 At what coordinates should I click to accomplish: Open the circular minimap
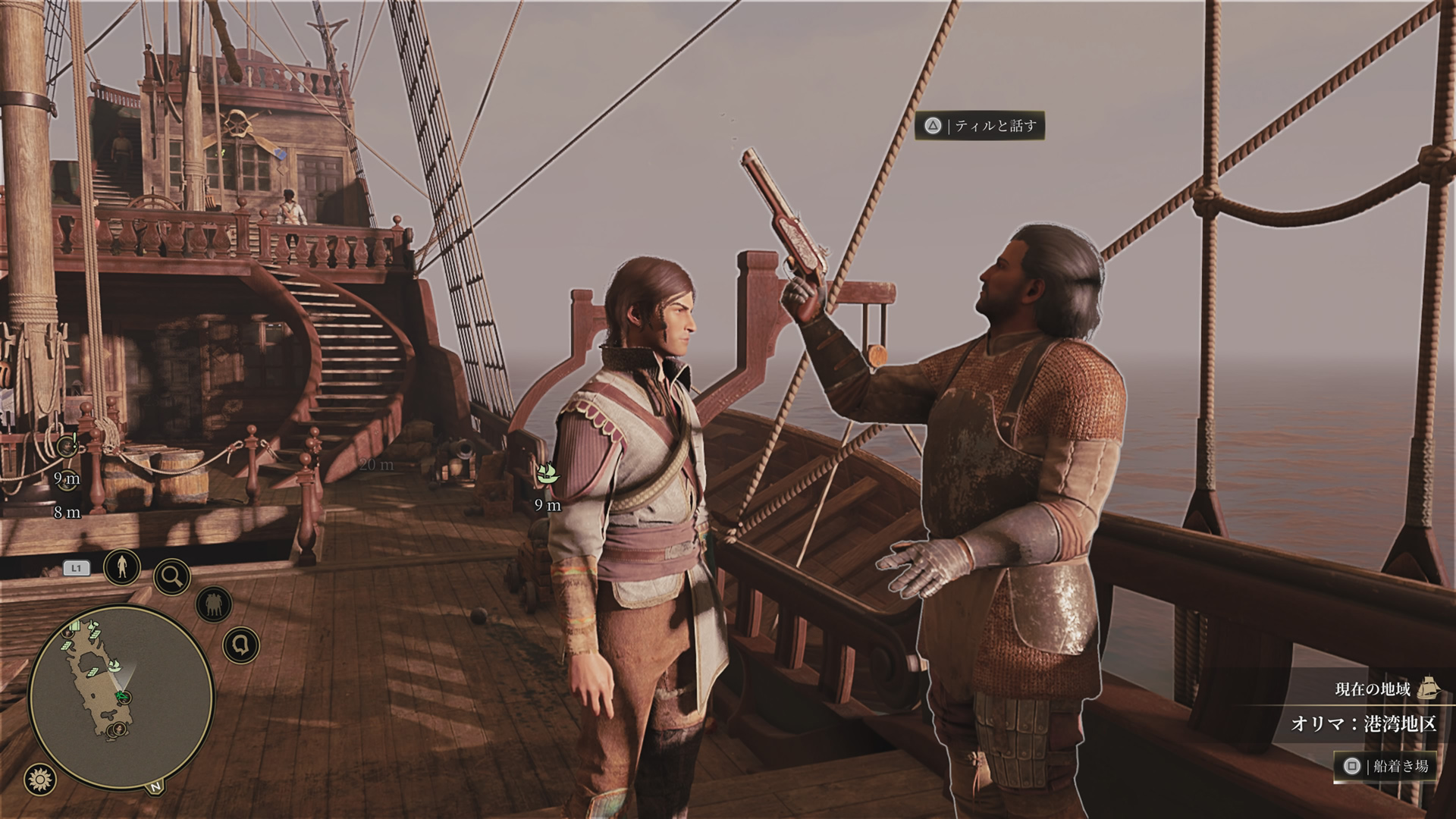pos(120,696)
